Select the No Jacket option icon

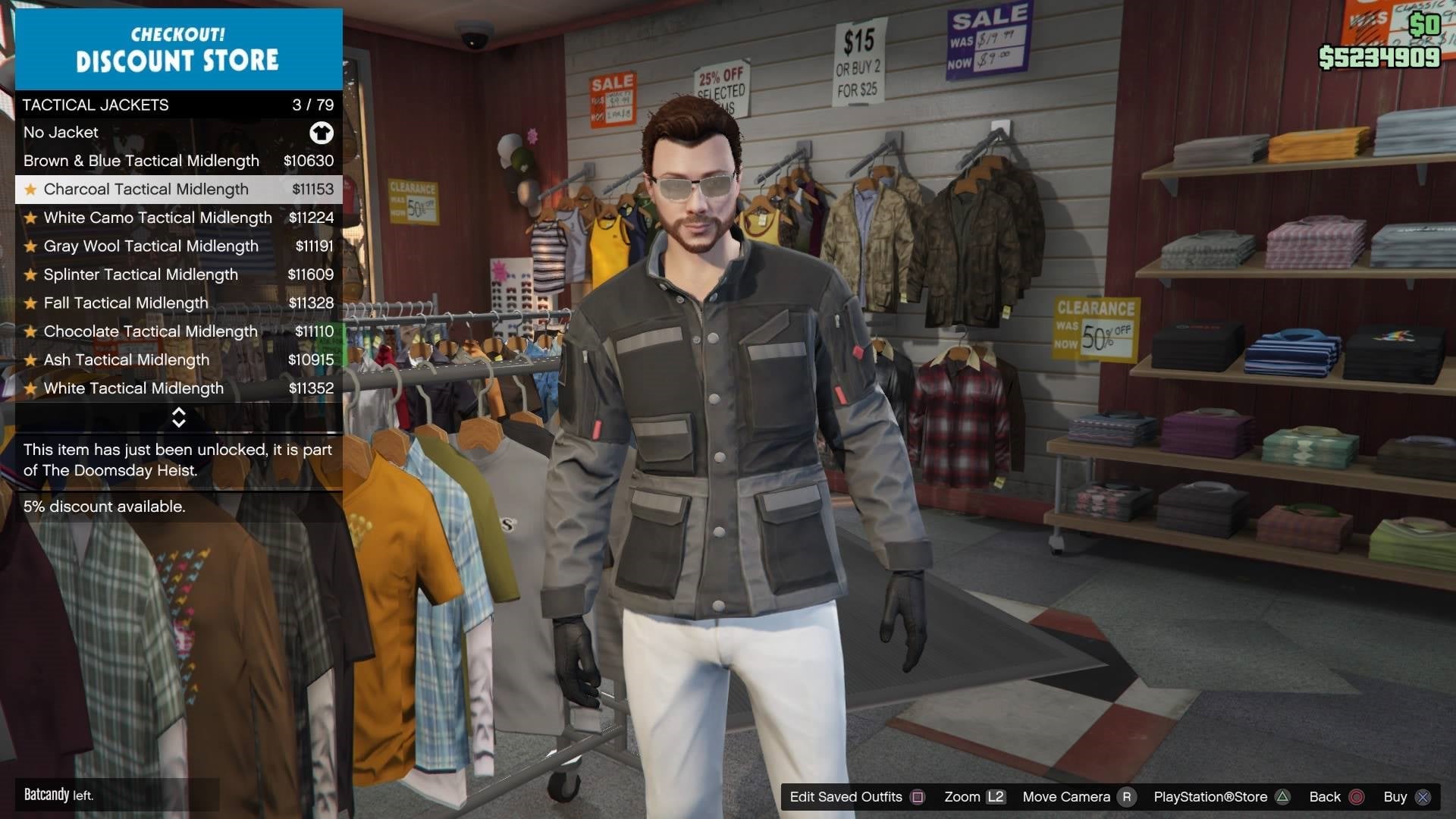click(322, 133)
